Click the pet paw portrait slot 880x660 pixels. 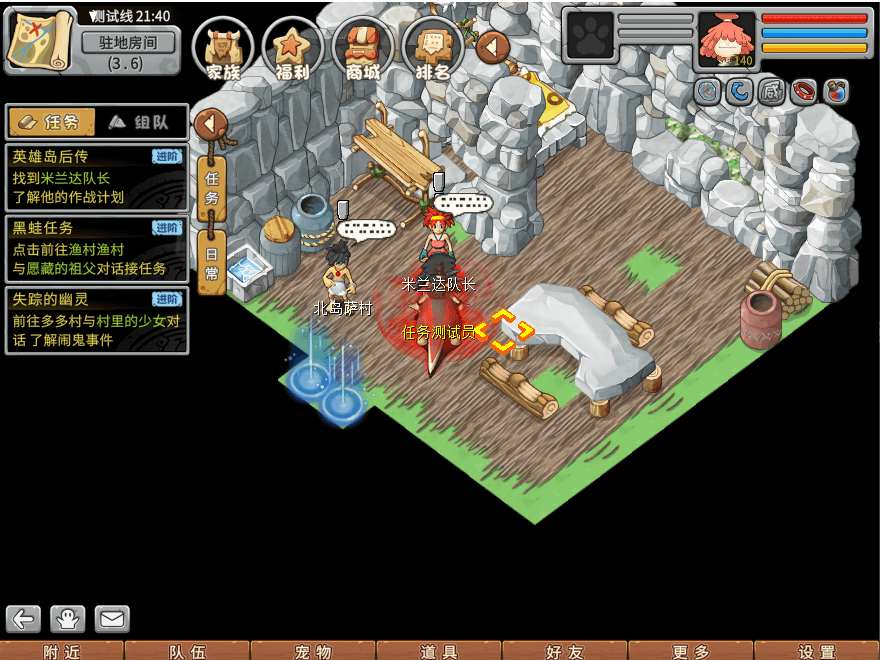coord(590,36)
